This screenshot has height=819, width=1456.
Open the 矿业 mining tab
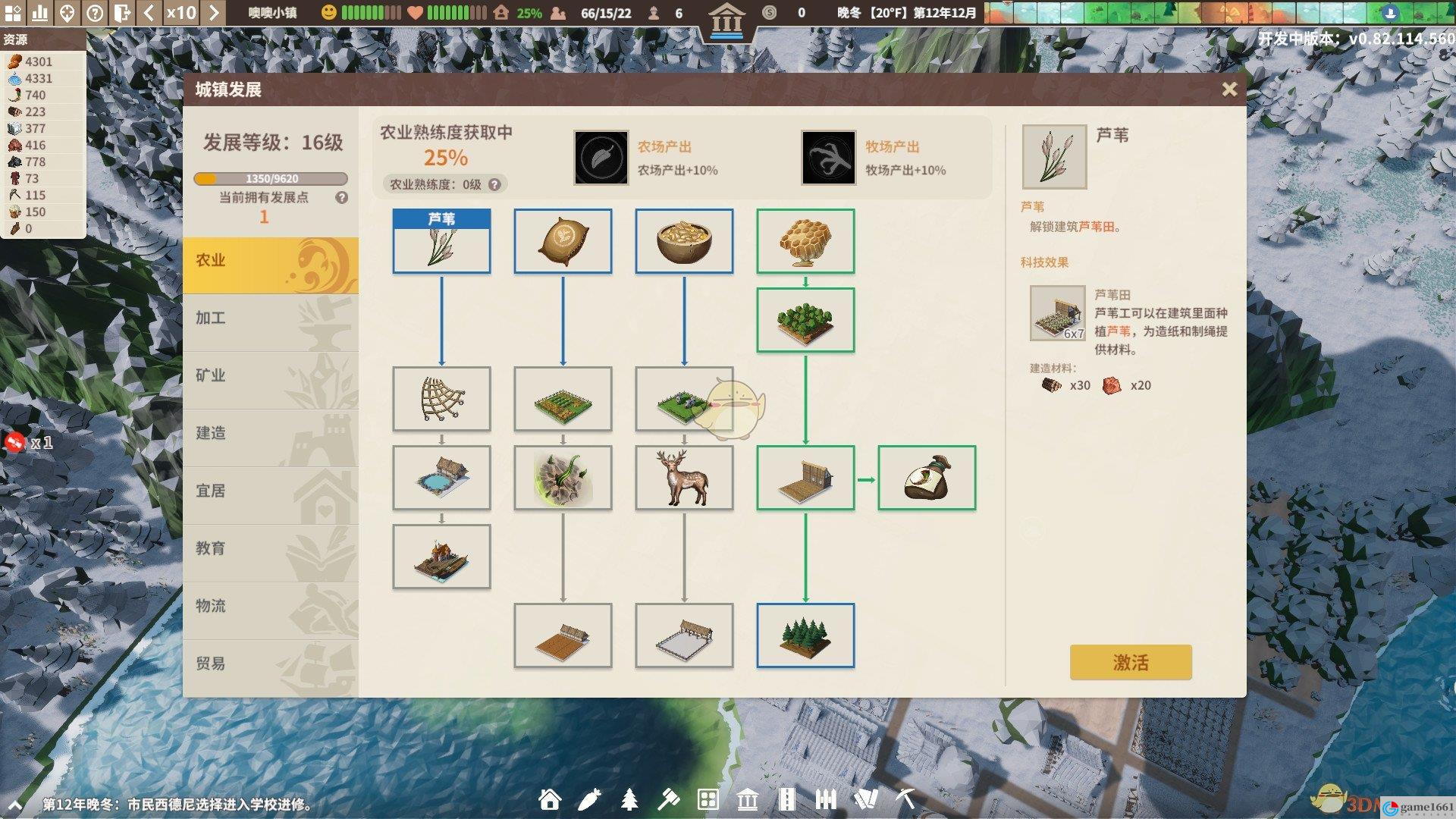270,376
